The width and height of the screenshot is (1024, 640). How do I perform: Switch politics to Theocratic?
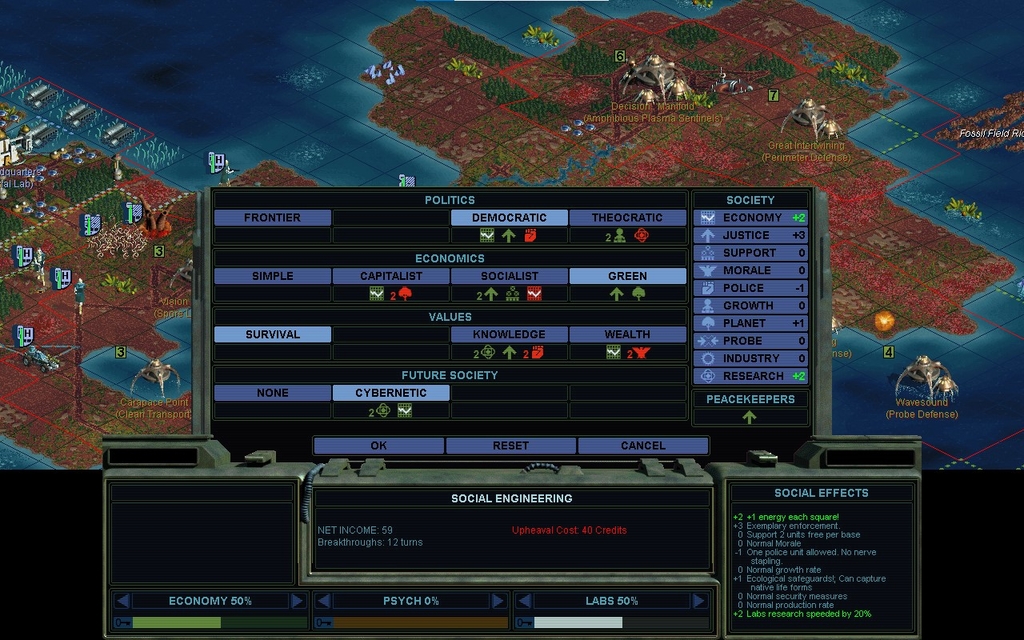coord(627,218)
